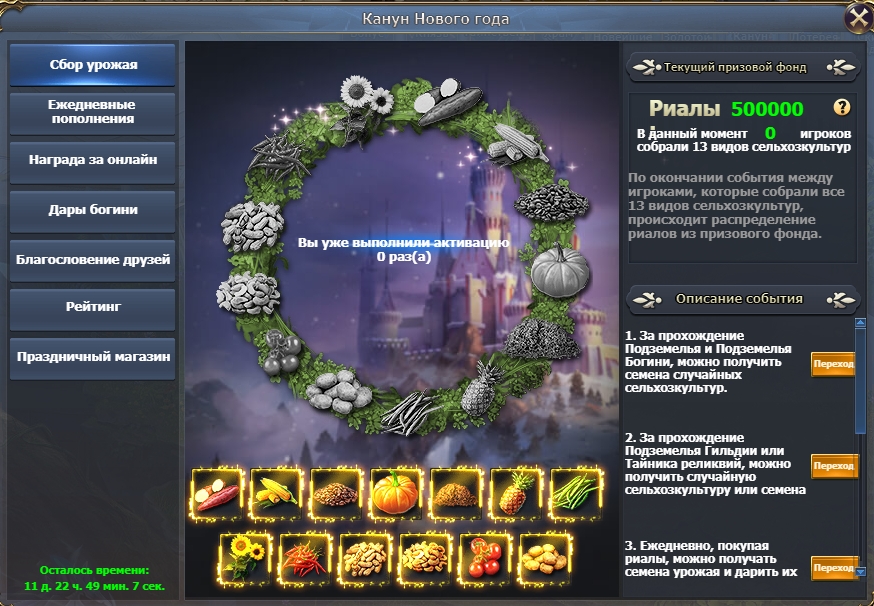This screenshot has height=606, width=874.
Task: Pick the tomatoes crop slot
Action: (486, 557)
